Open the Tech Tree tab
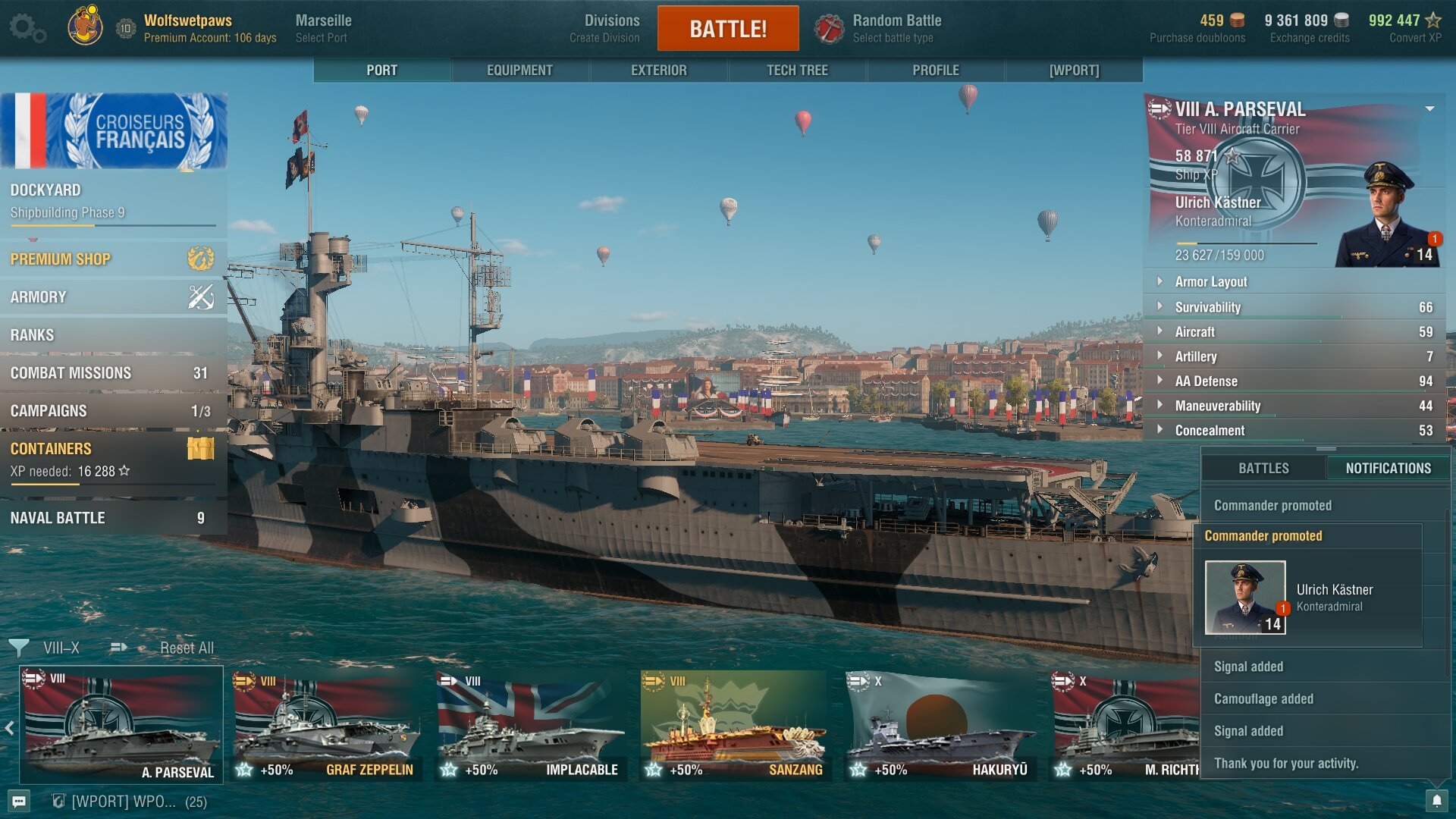This screenshot has width=1456, height=819. pos(796,70)
